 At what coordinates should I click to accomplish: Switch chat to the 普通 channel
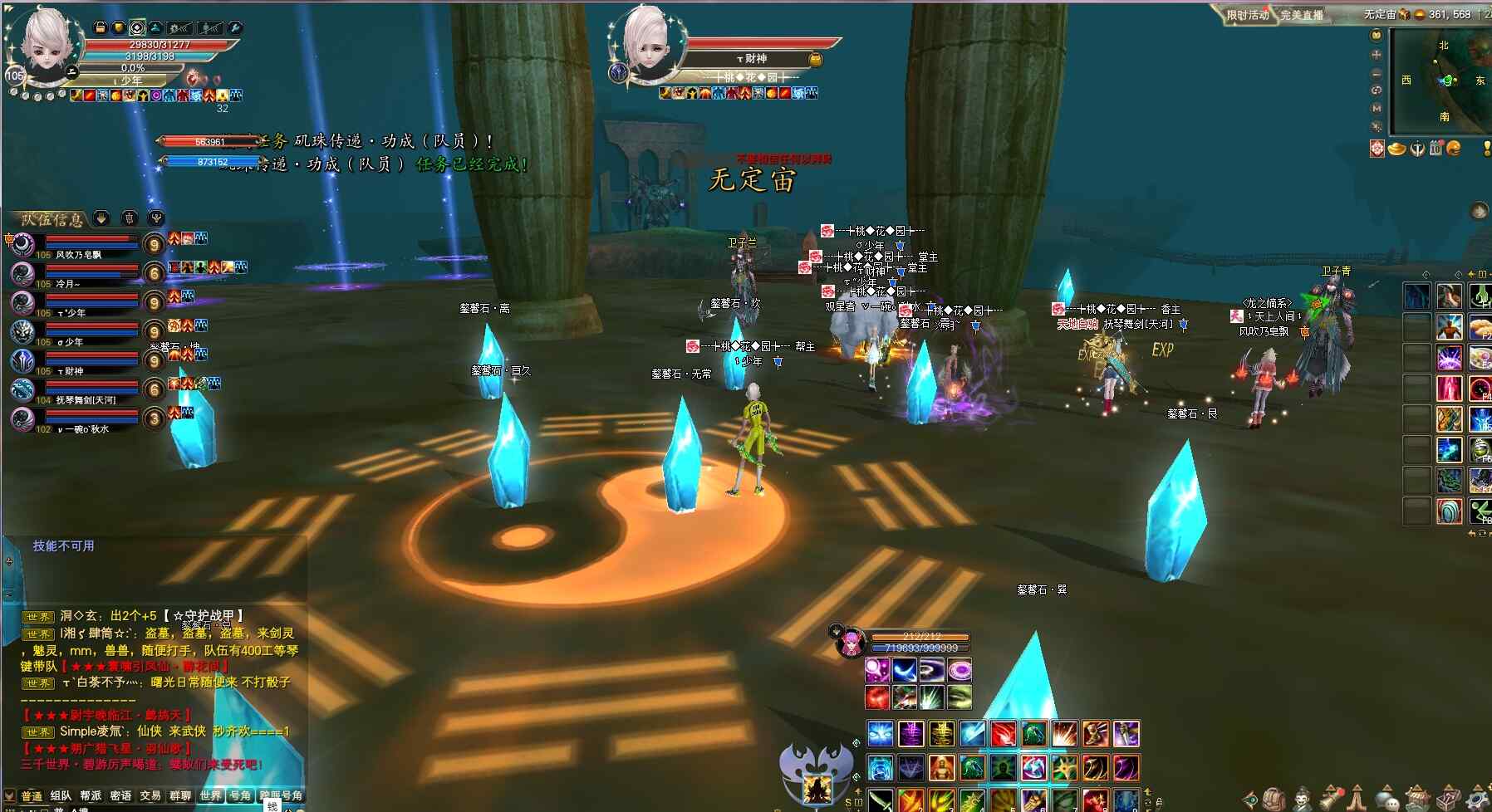pos(32,795)
